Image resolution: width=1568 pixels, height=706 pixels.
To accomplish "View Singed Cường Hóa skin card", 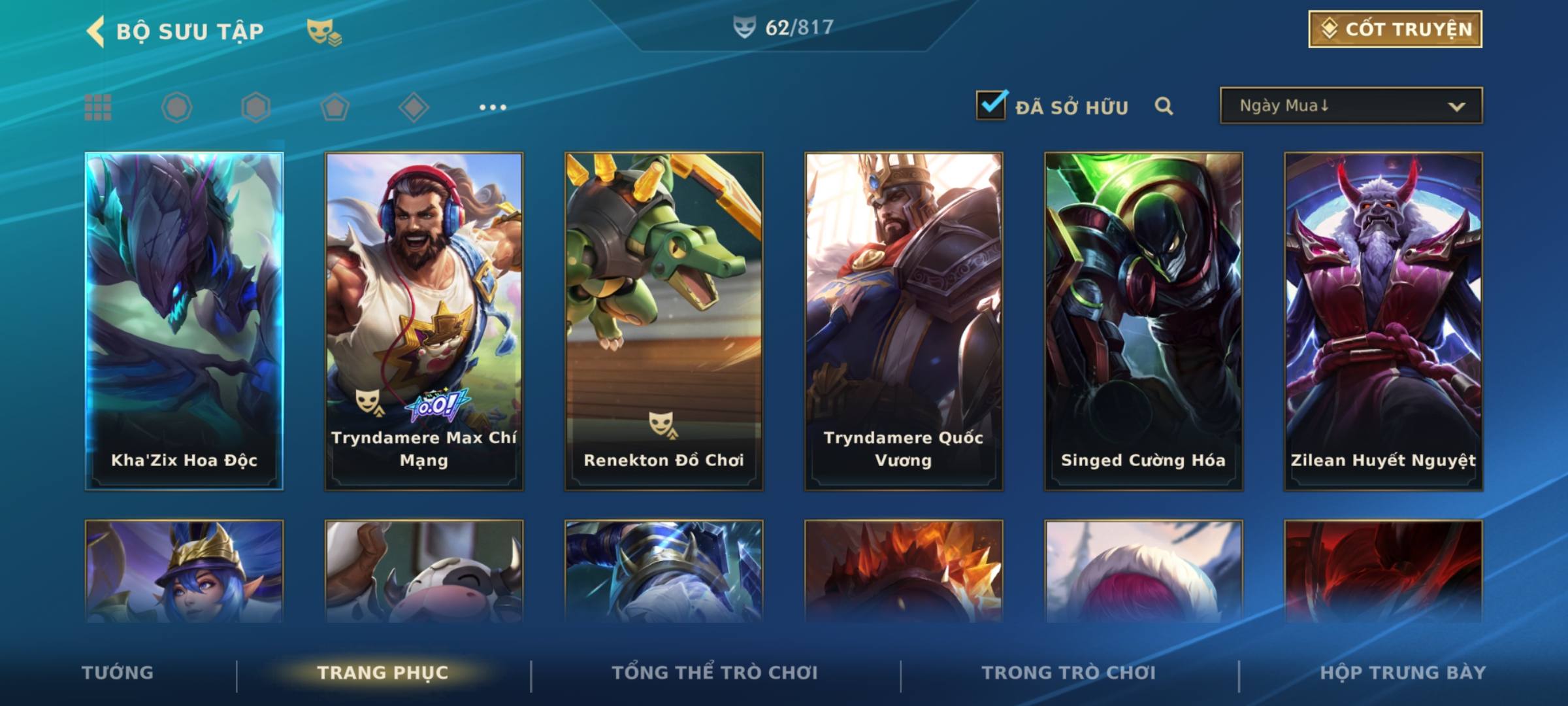I will (x=1143, y=320).
